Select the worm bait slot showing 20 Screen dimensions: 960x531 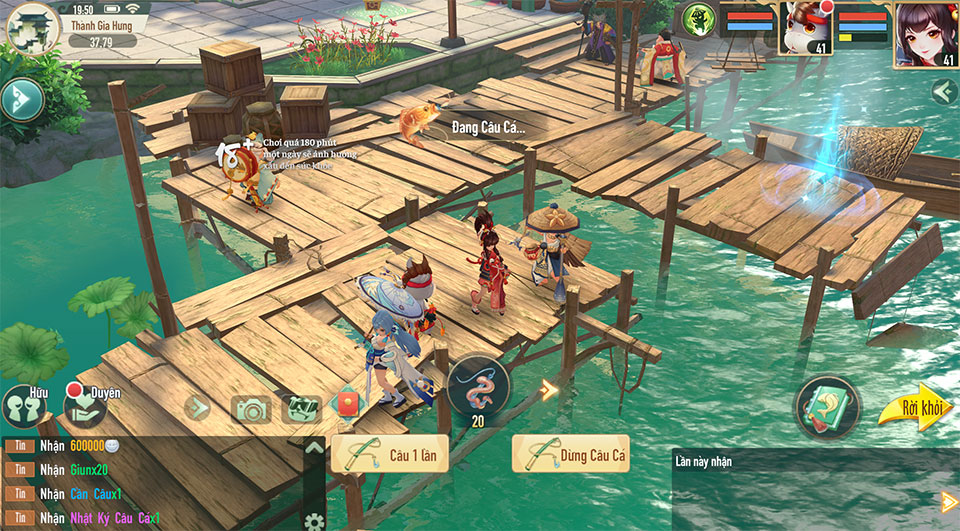tap(478, 388)
